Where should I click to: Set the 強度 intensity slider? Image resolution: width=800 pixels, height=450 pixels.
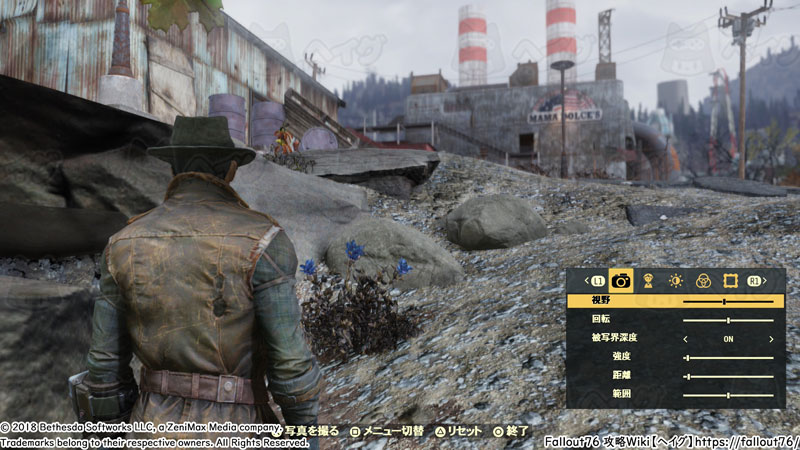pos(686,357)
